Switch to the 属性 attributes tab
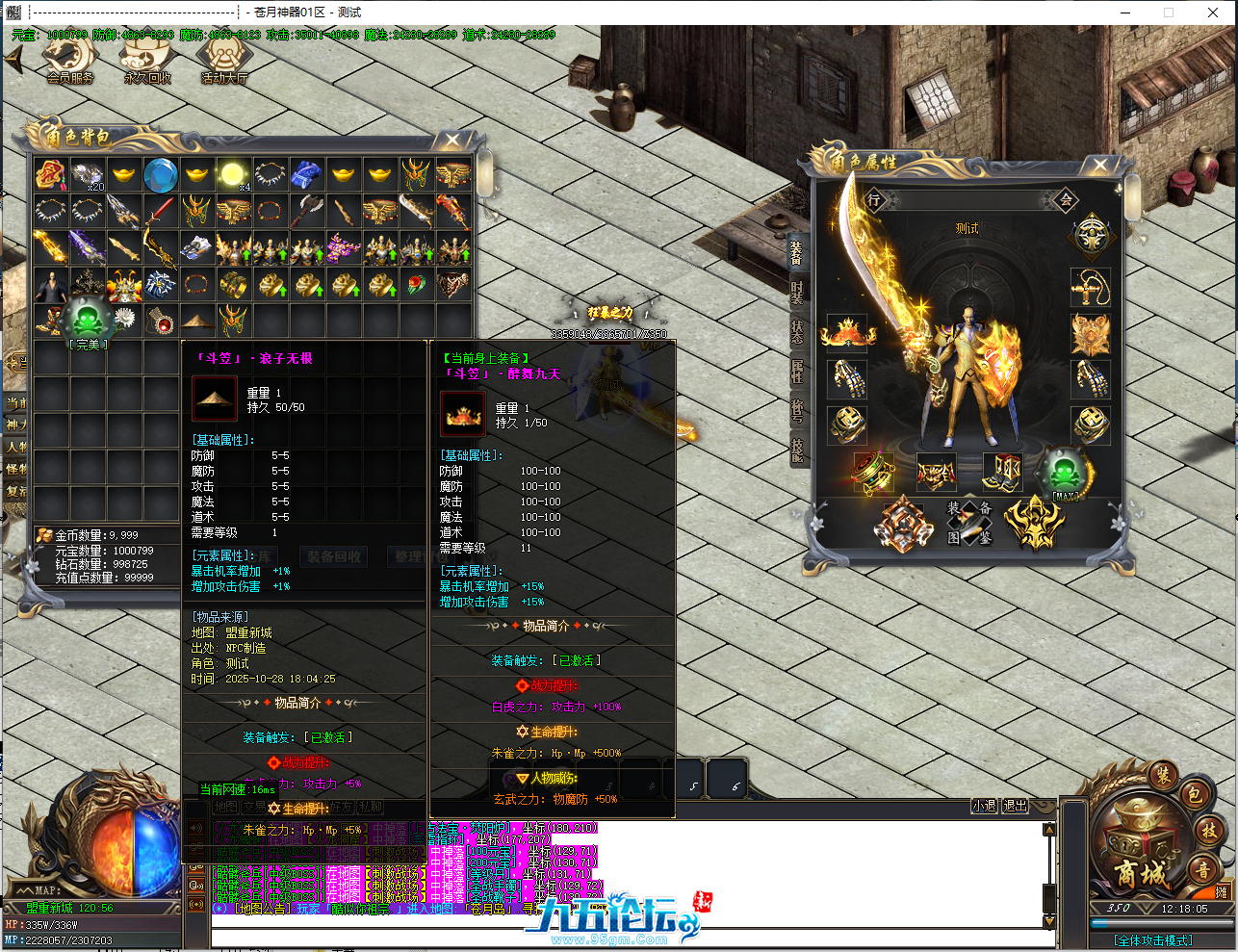The image size is (1238, 952). [x=797, y=371]
